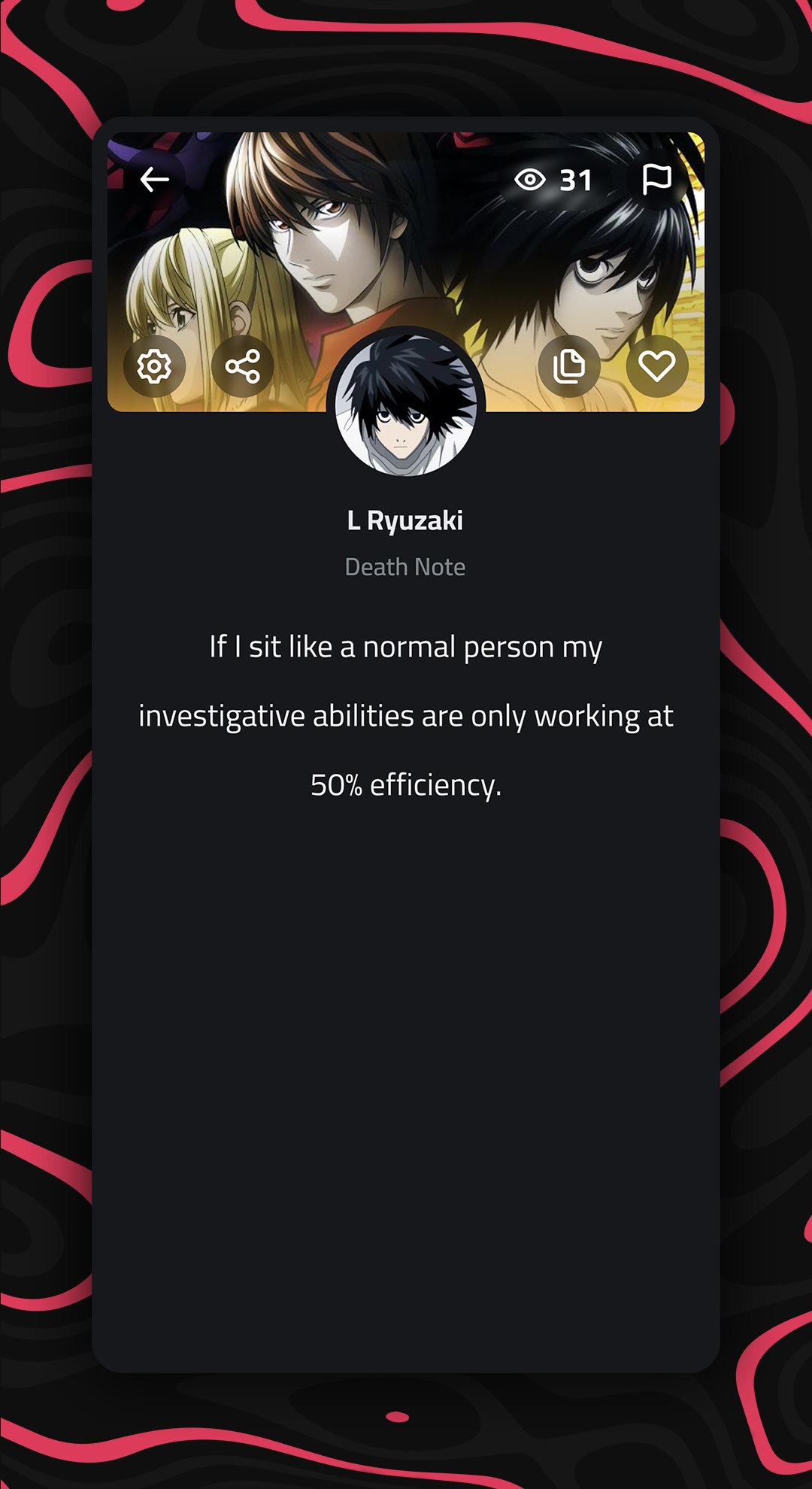Favorite the quote with the heart
812x1489 pixels.
click(656, 366)
